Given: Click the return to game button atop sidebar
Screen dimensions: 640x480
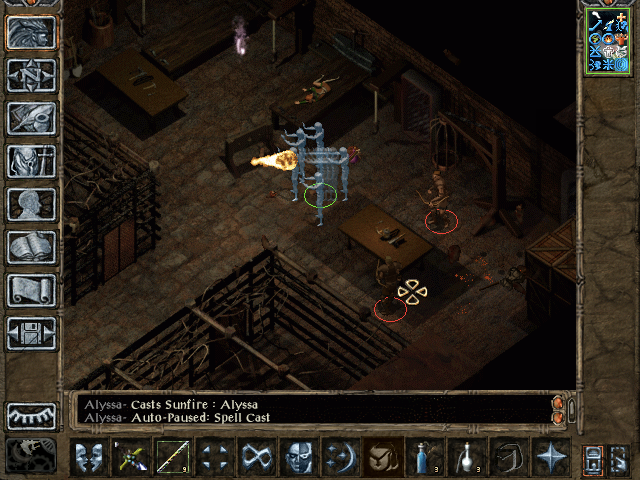Looking at the screenshot, I should pos(32,32).
